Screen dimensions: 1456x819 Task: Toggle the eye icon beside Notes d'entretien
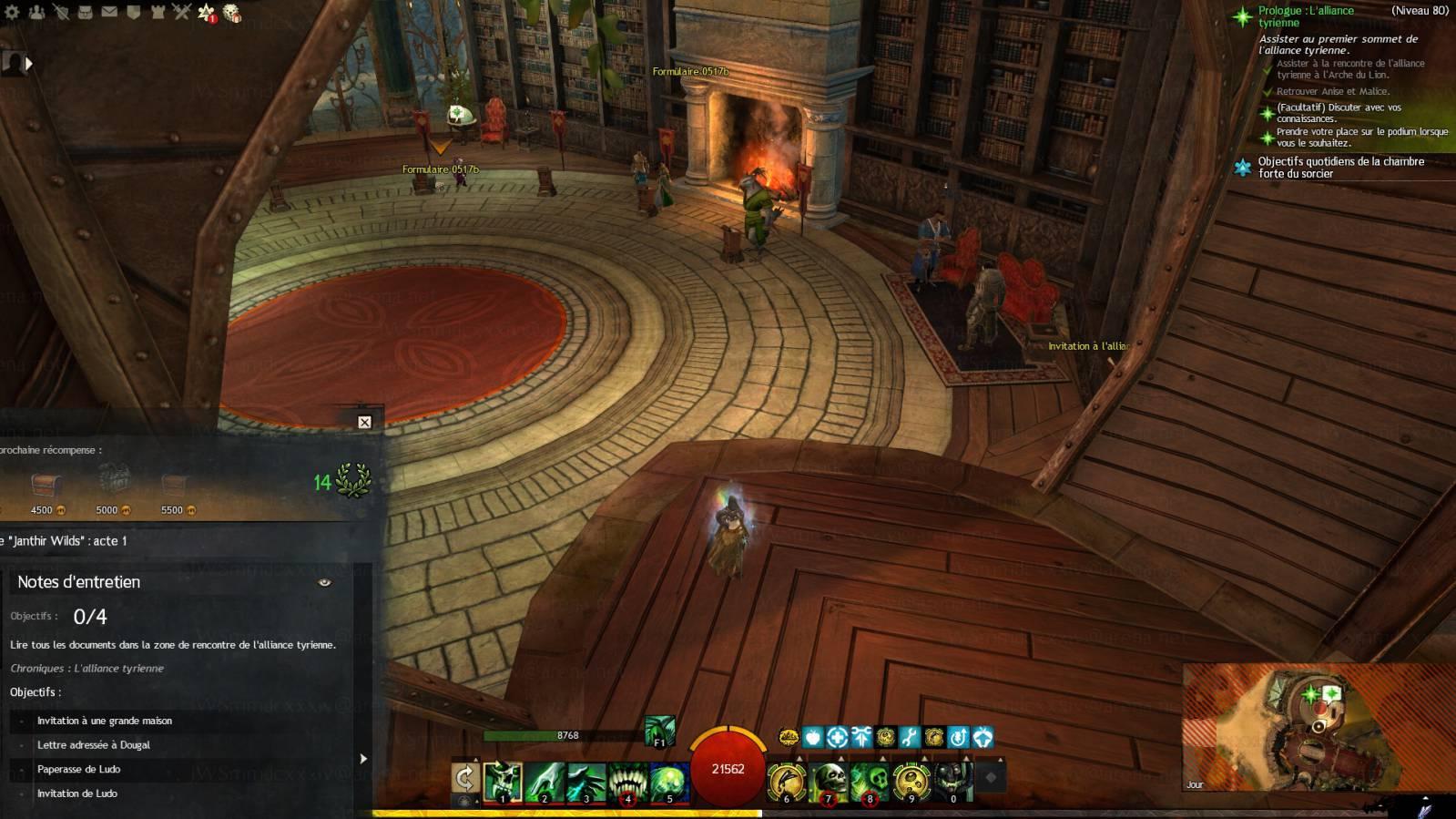coord(324,582)
